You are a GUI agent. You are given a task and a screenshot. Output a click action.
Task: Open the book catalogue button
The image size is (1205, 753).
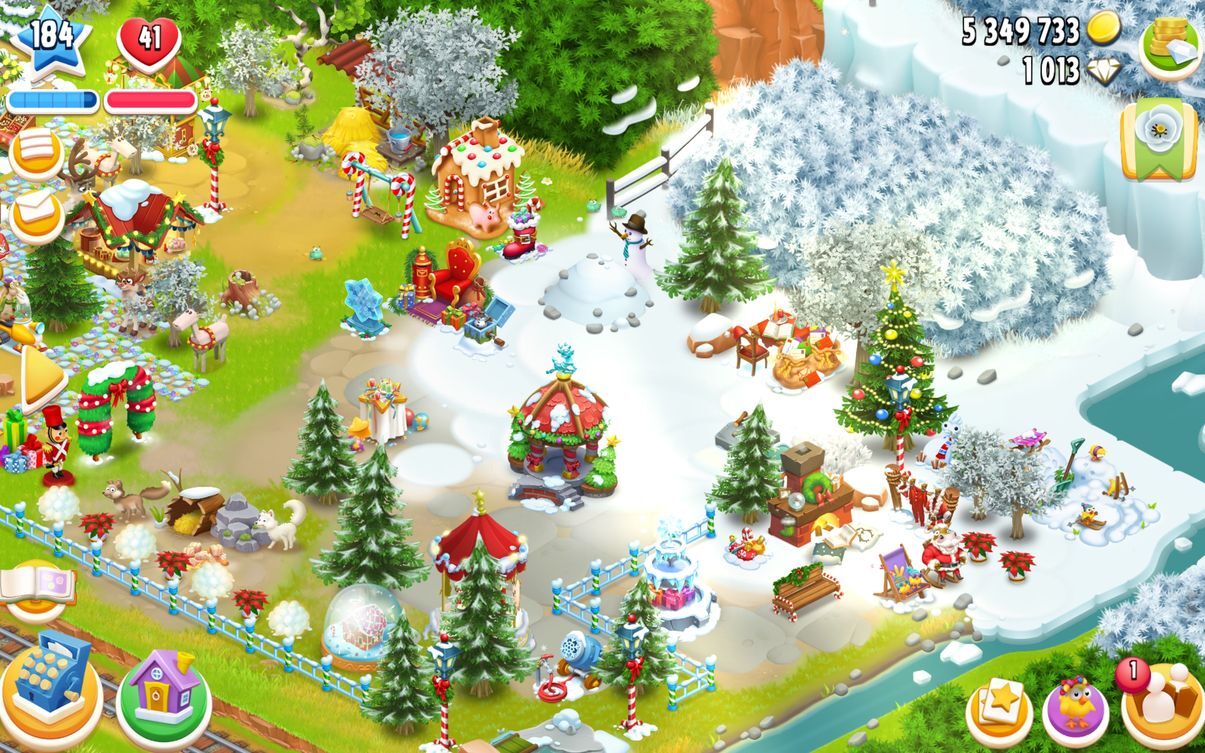click(37, 589)
